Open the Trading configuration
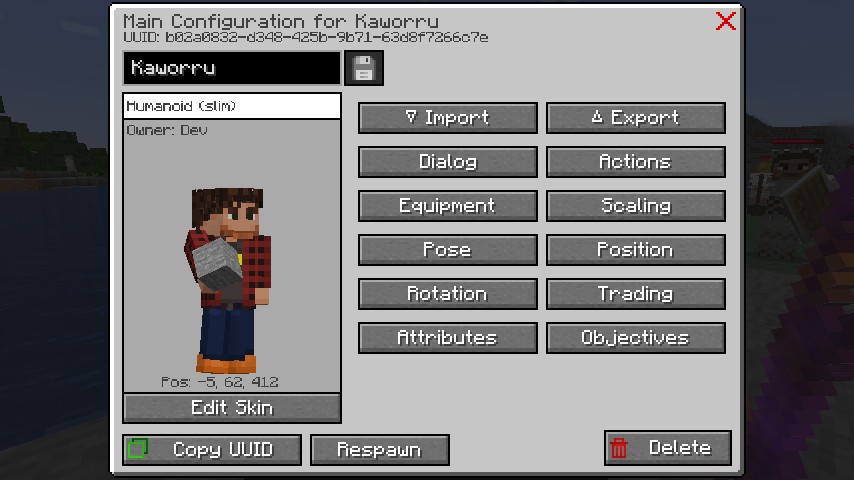 click(x=635, y=294)
